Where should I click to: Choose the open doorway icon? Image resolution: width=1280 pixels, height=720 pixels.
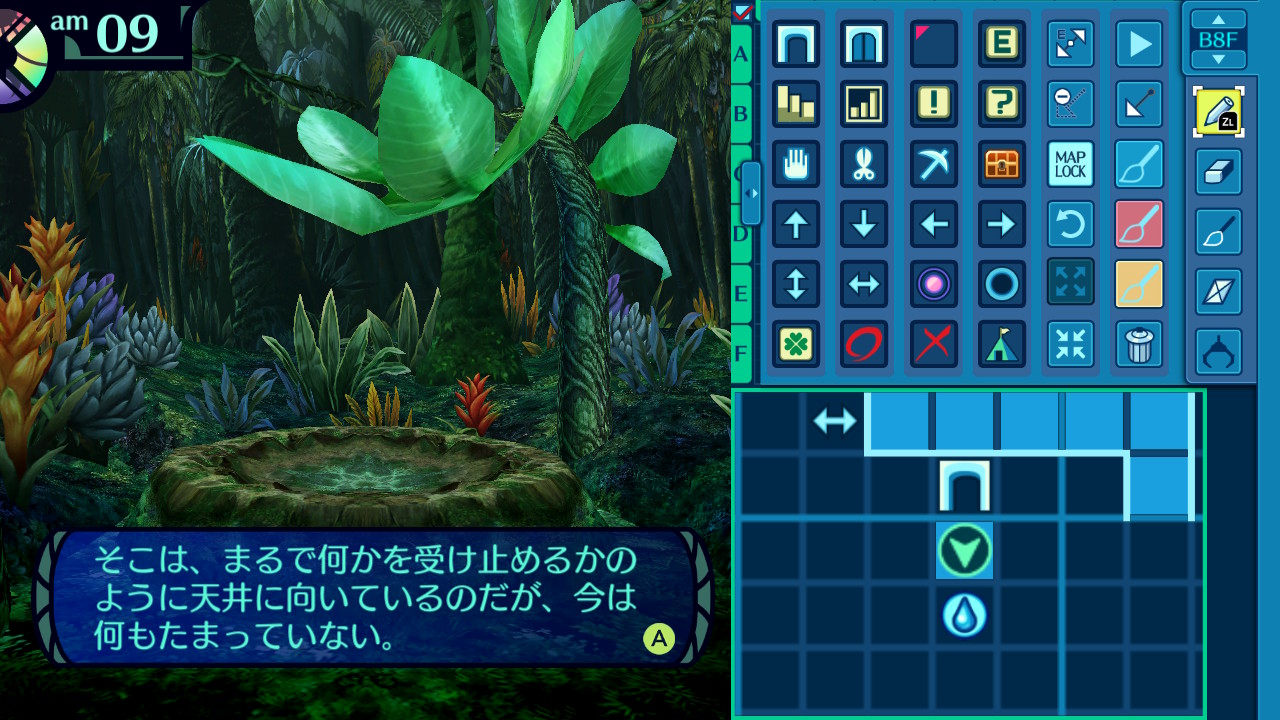coord(796,44)
